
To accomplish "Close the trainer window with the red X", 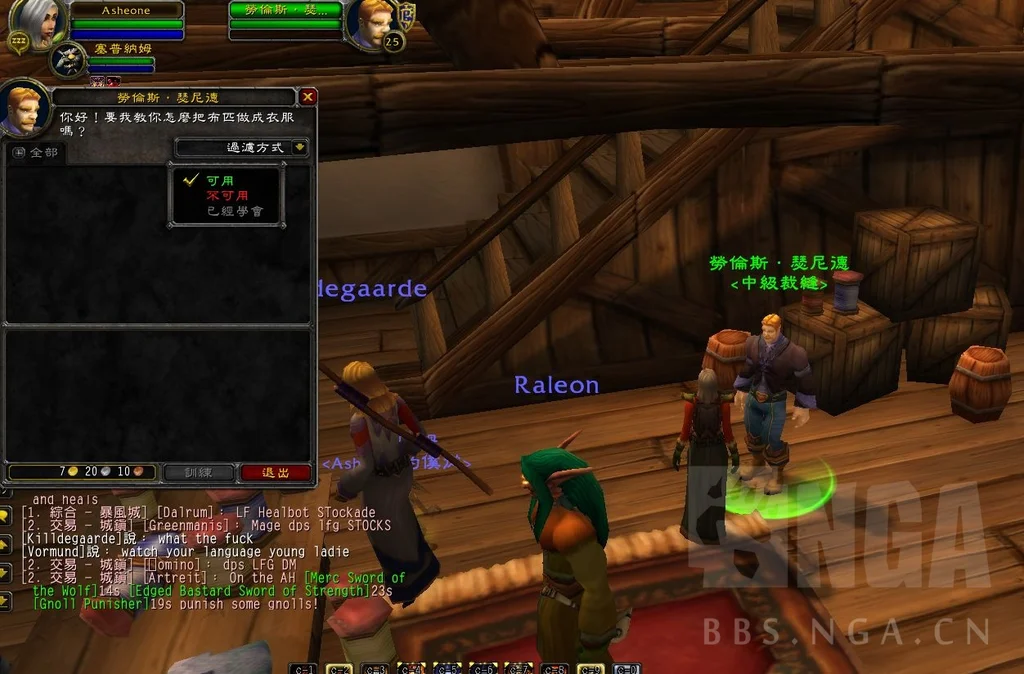I will pyautogui.click(x=308, y=97).
